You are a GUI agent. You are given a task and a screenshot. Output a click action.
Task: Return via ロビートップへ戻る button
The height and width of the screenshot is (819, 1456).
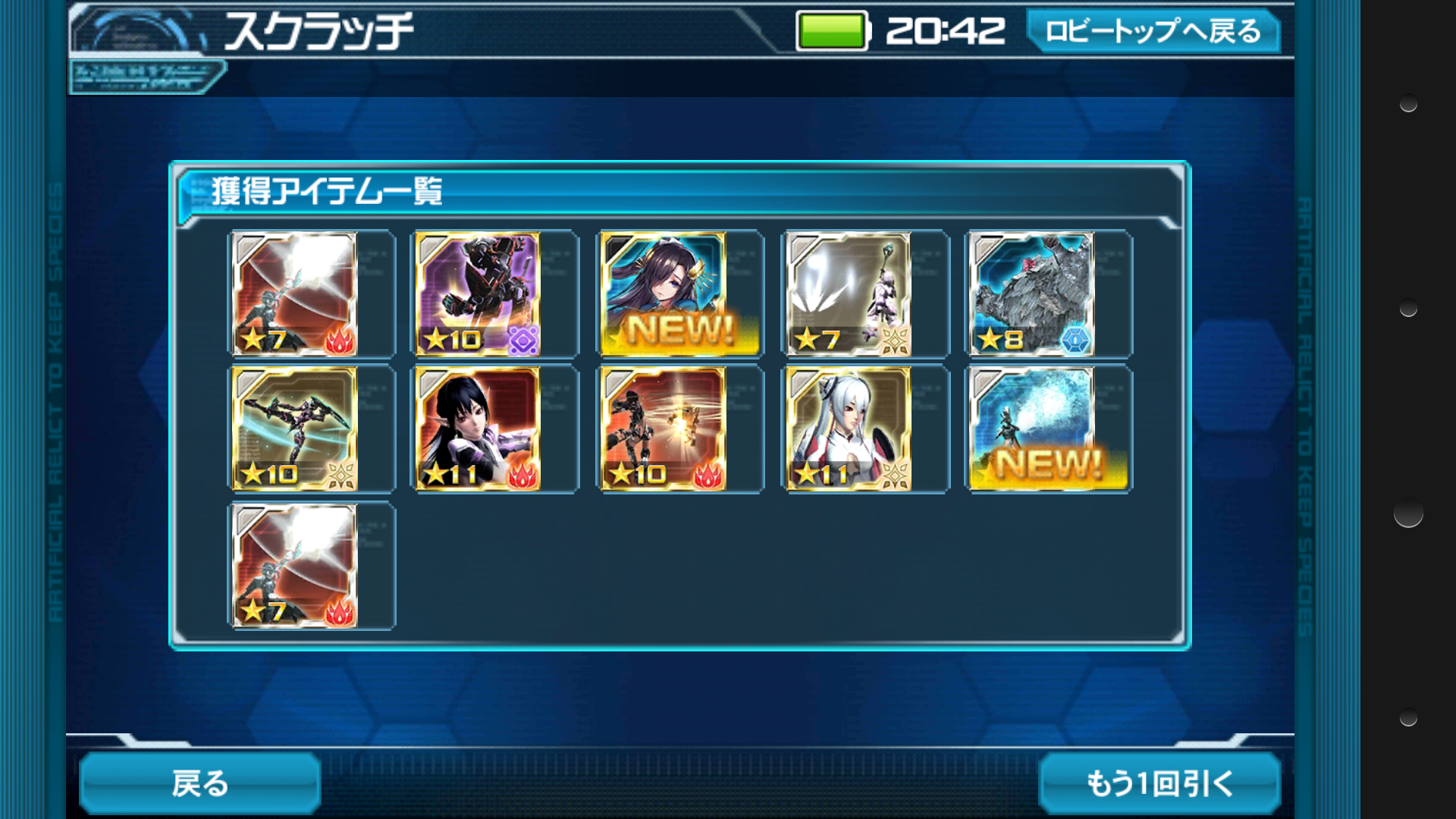tap(1153, 31)
